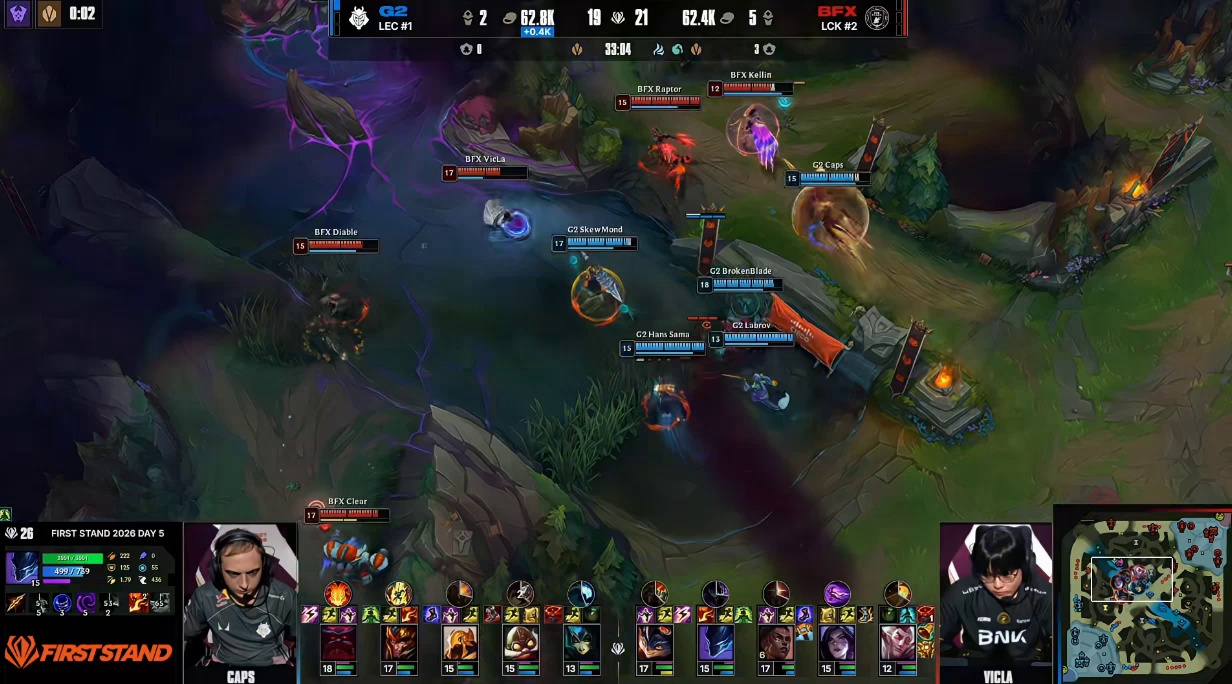This screenshot has width=1232, height=684.
Task: Select the level 13 teal bird-masked champion portrait
Action: pos(581,643)
